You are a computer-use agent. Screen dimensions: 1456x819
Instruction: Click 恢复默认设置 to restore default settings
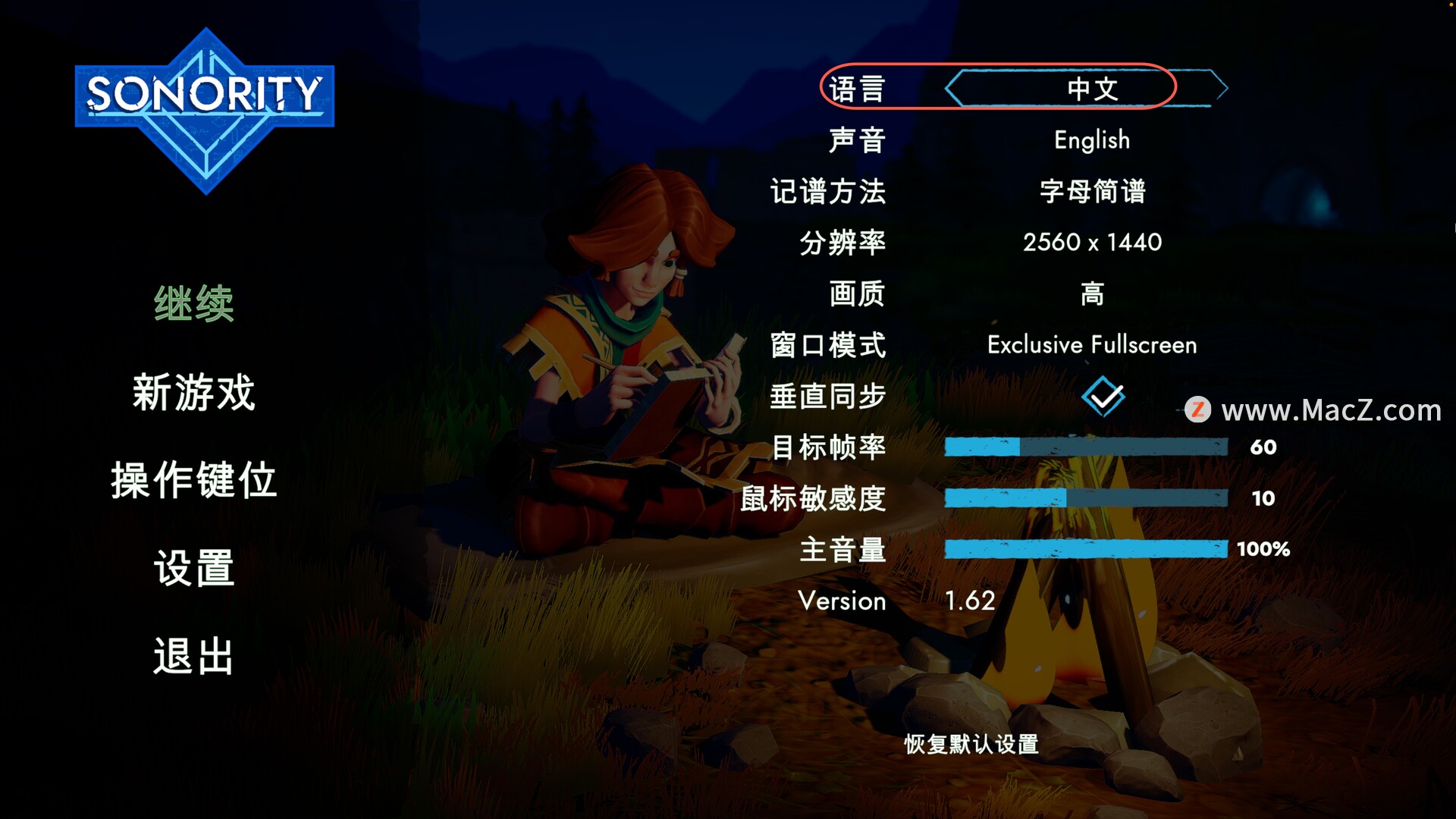(x=971, y=744)
